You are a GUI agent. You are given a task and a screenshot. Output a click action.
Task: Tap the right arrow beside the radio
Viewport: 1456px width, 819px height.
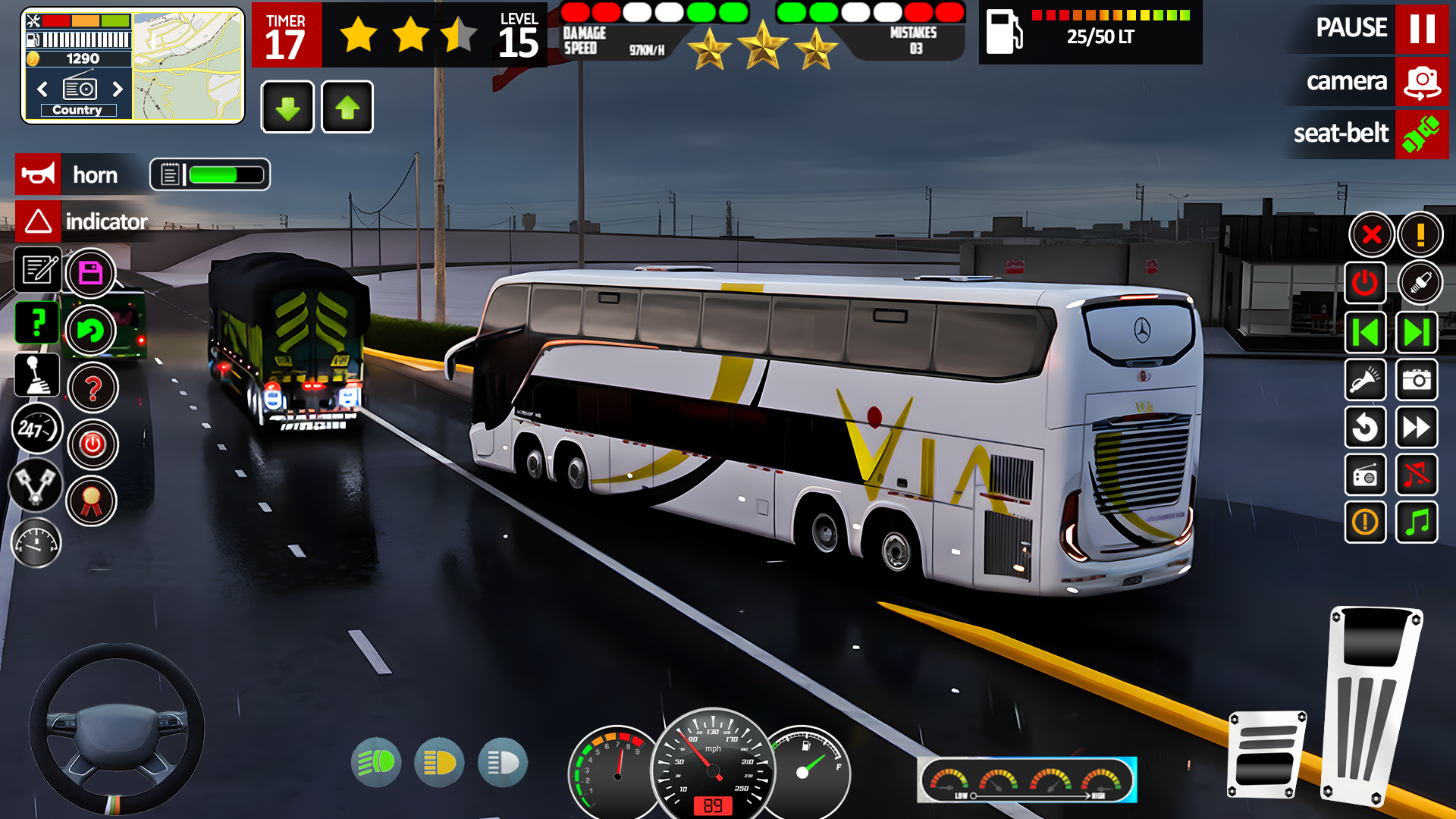pos(118,89)
